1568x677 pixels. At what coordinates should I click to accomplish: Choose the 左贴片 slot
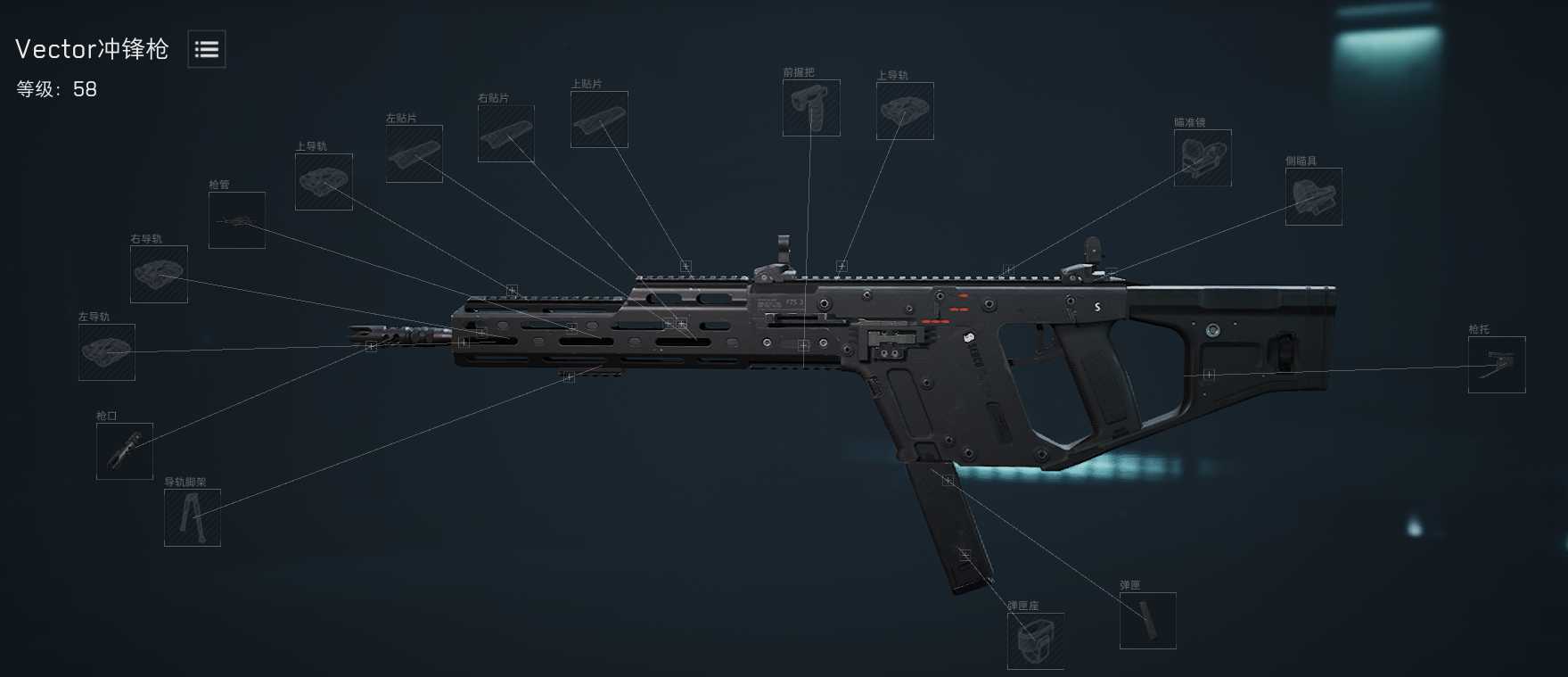[415, 154]
